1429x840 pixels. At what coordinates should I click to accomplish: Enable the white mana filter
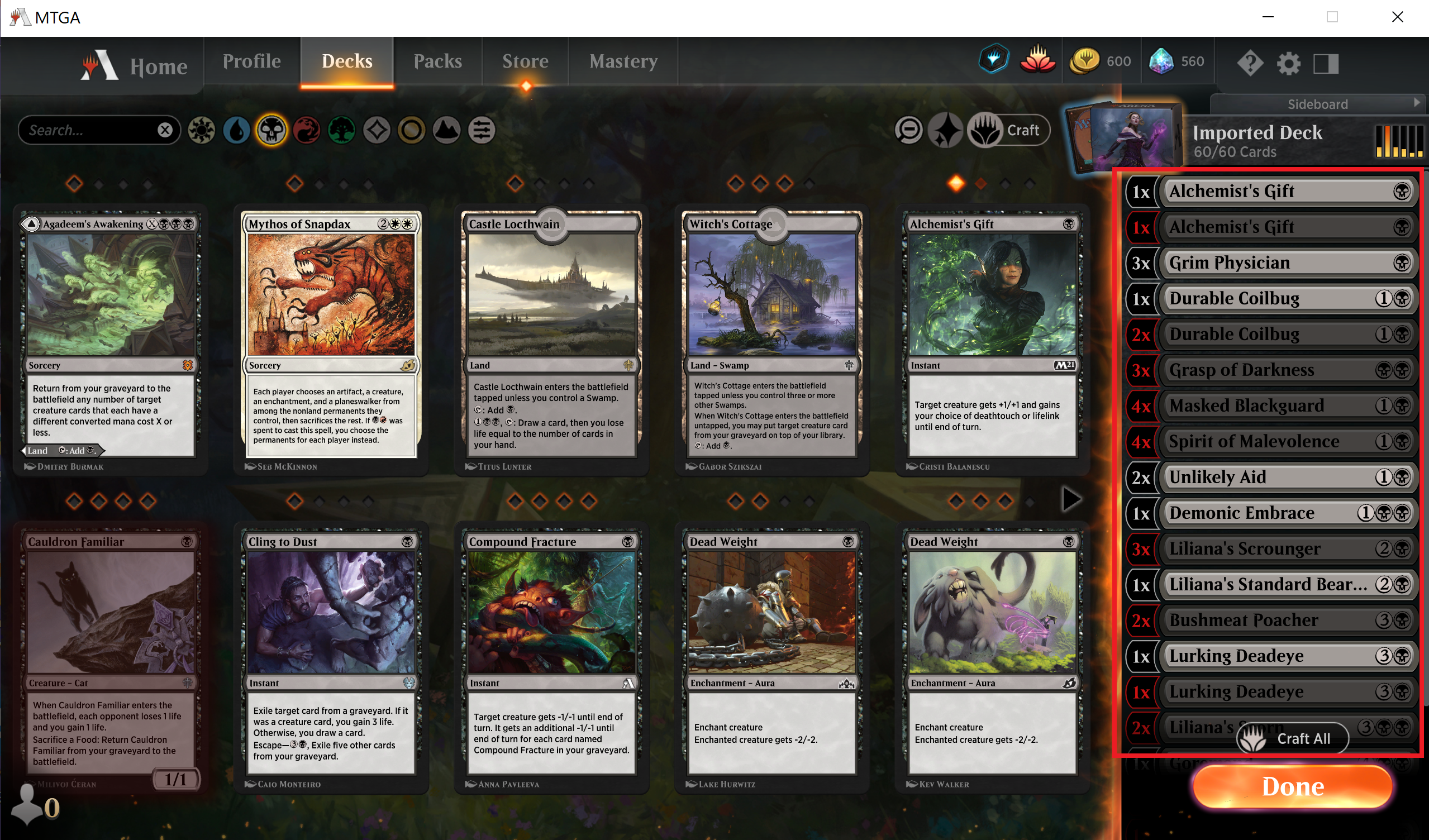coord(201,130)
